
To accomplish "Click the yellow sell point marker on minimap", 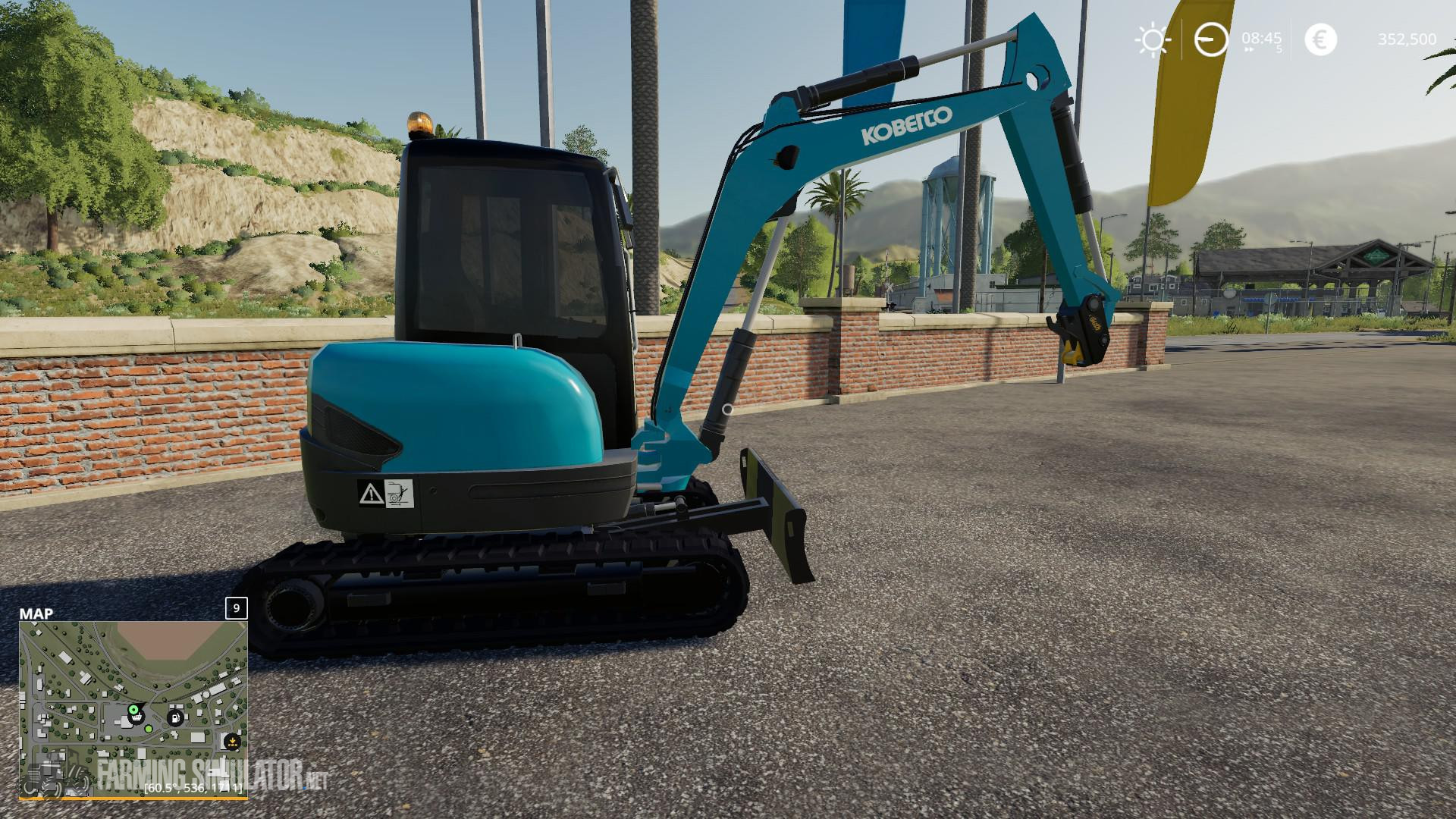I will tap(232, 741).
